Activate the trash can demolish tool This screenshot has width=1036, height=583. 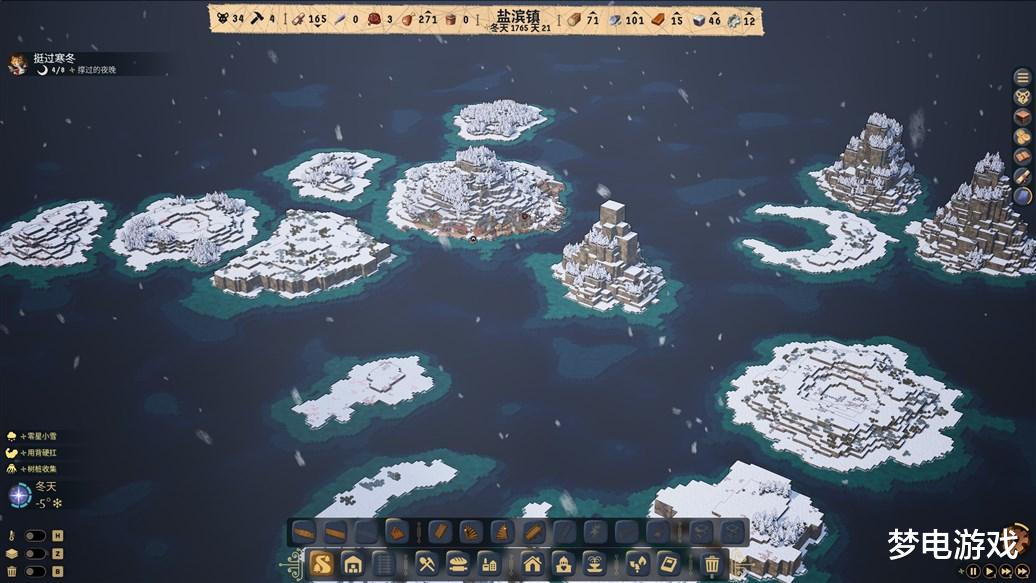711,564
